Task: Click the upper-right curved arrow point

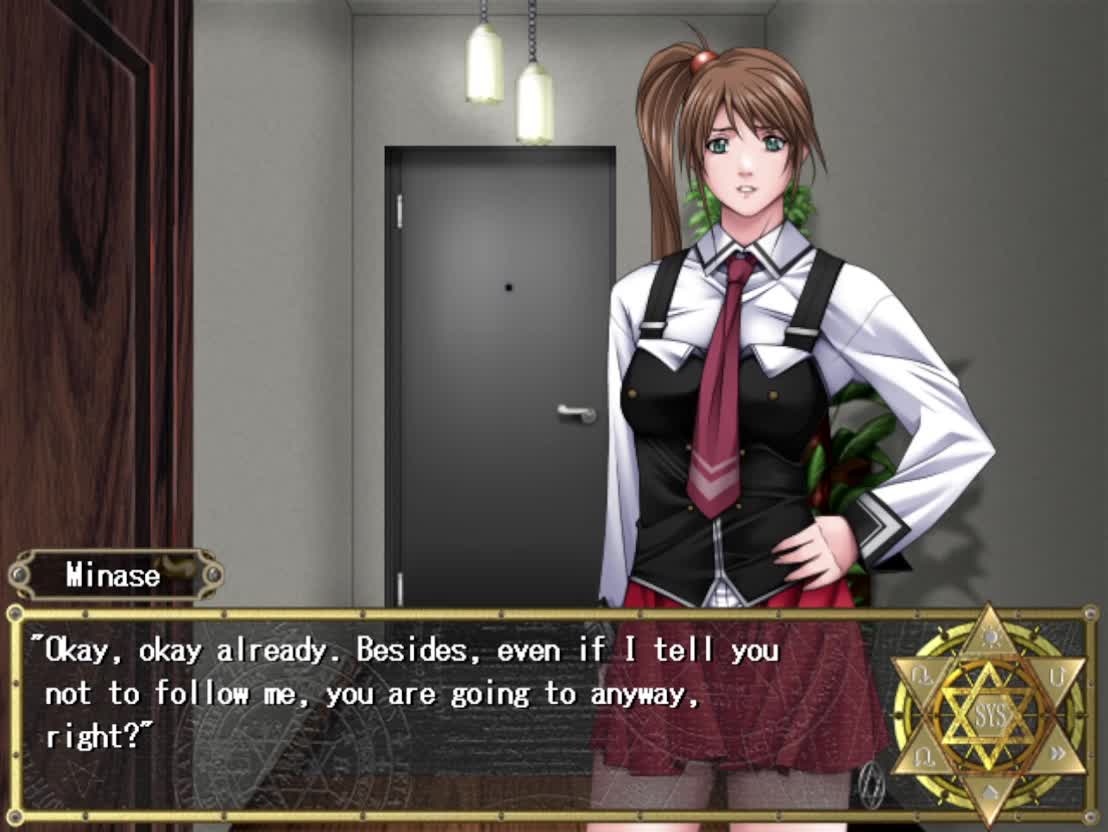Action: coord(1056,677)
